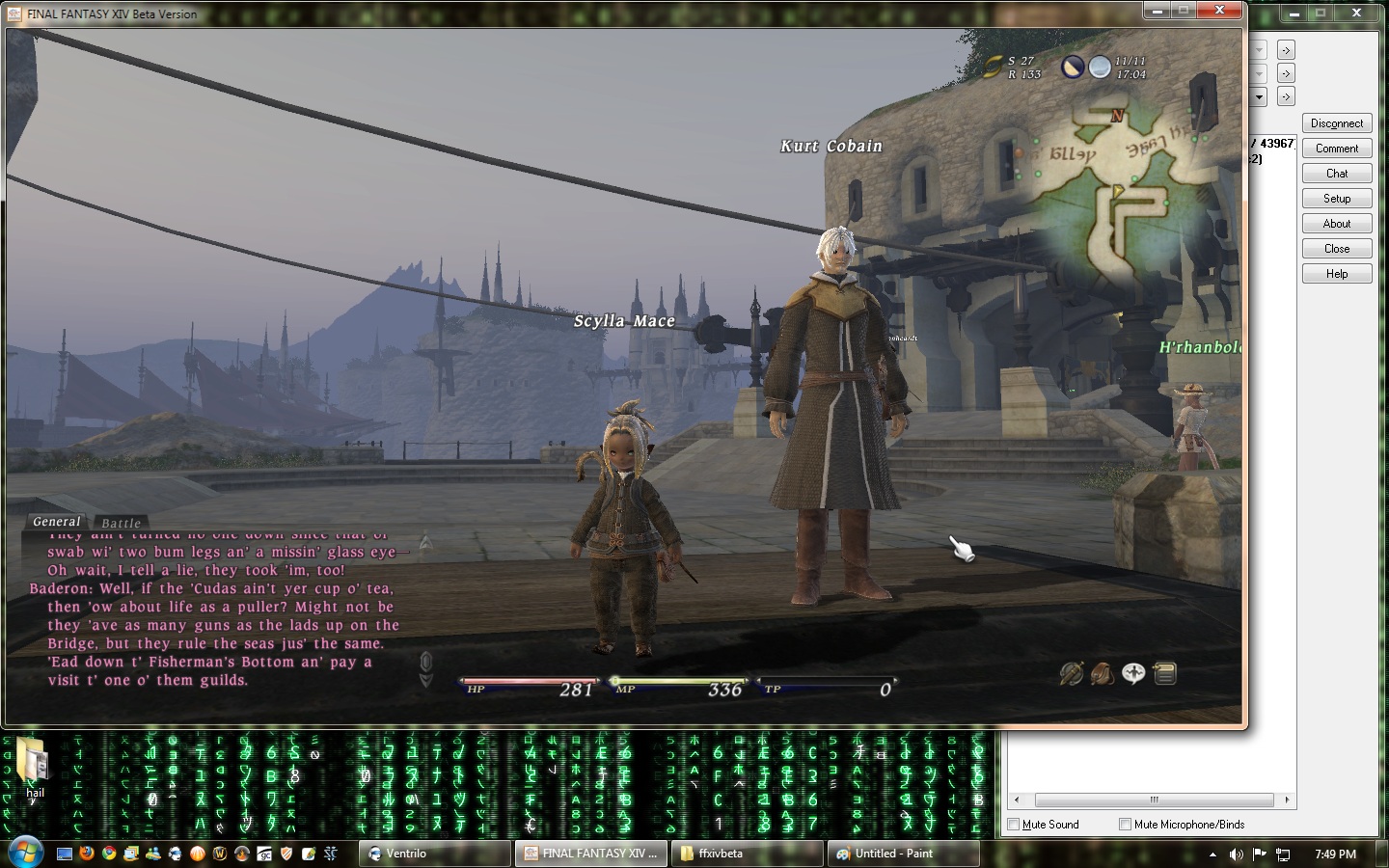1389x868 pixels.
Task: Open the main menu list icon
Action: click(1165, 673)
